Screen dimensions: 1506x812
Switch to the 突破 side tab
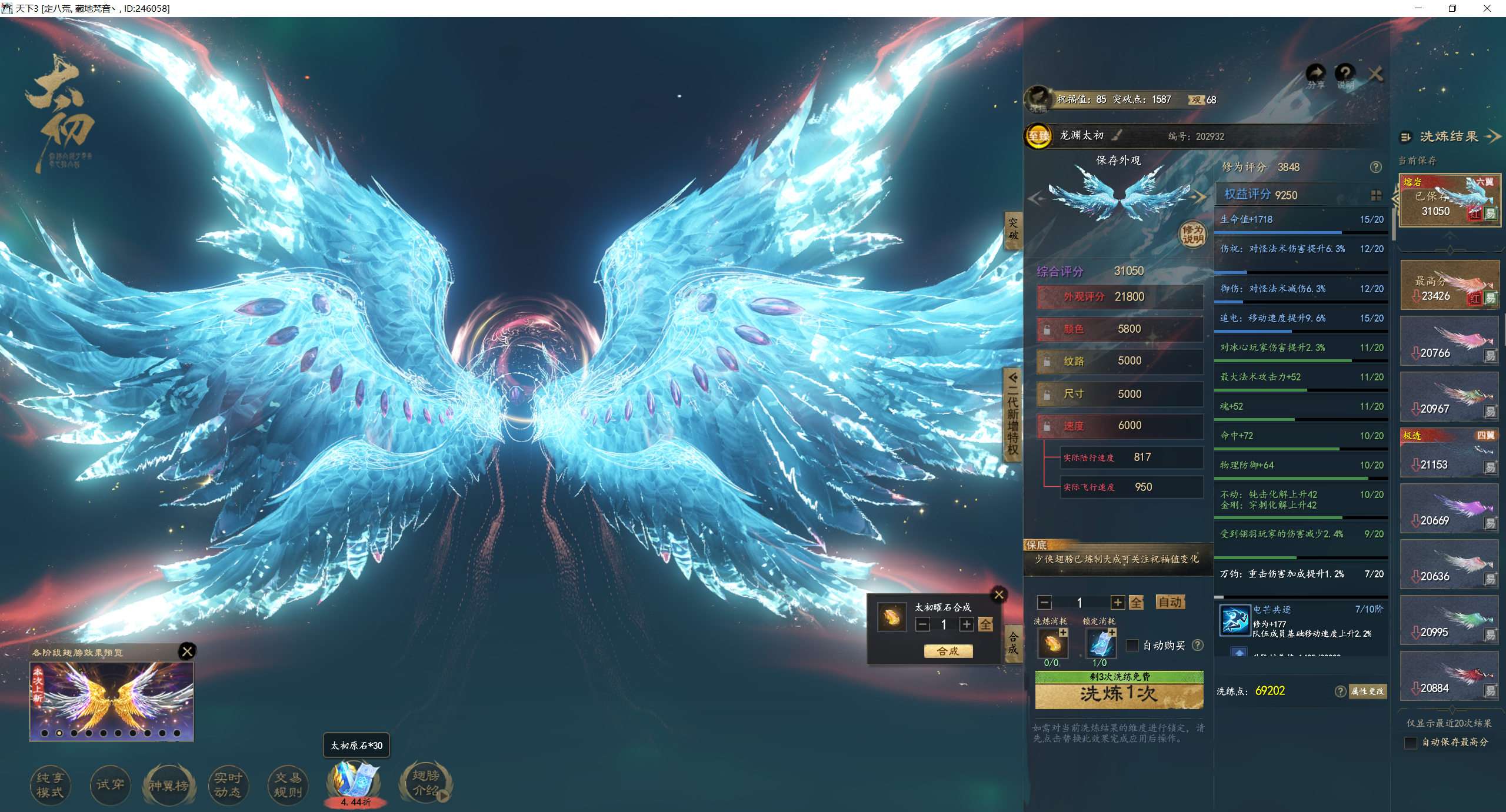tap(1013, 229)
